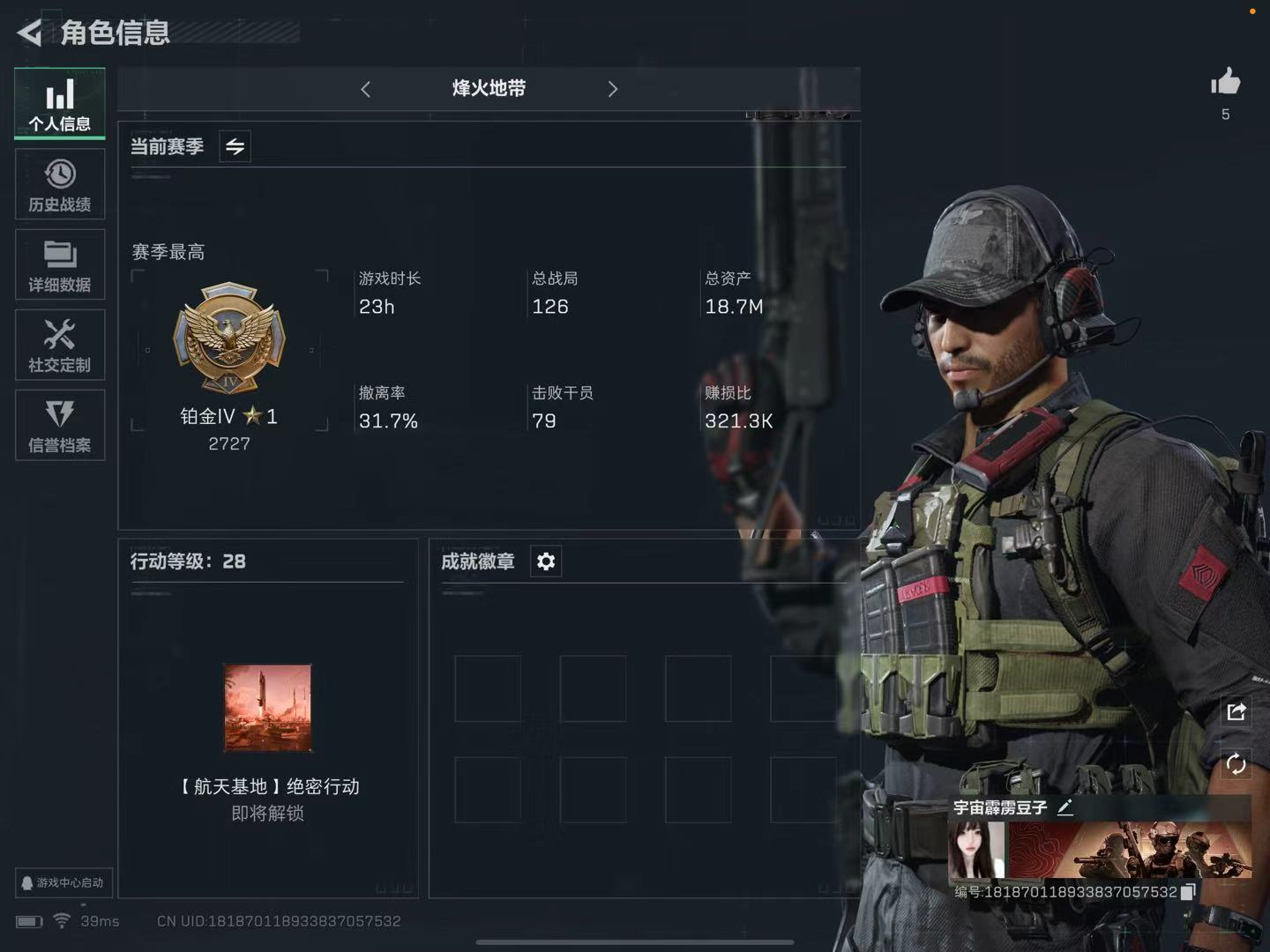Viewport: 1270px width, 952px height.
Task: Open 游戏中心启动 at the bottom left
Action: click(x=63, y=882)
